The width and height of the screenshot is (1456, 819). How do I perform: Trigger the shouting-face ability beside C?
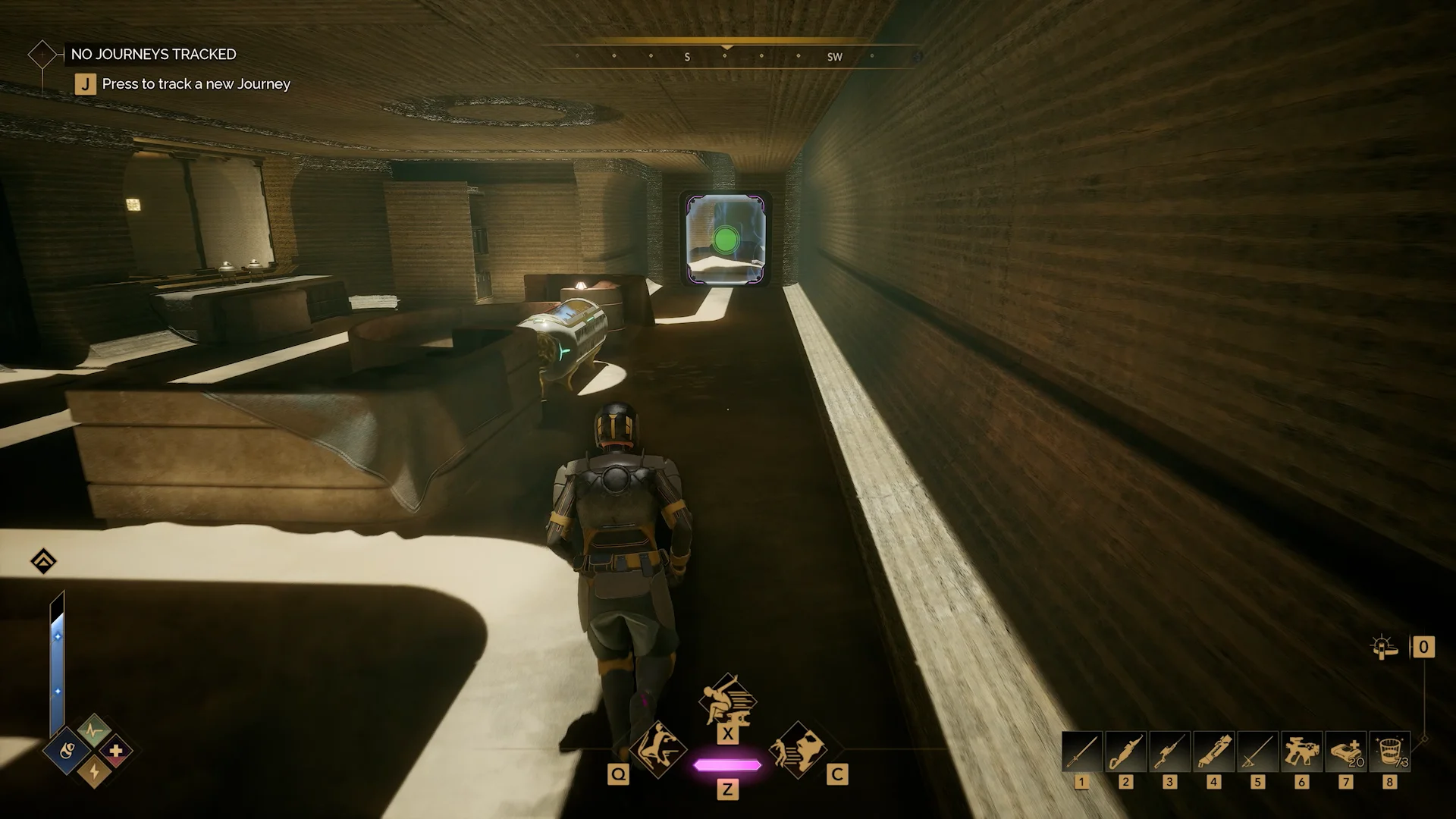pos(798,748)
